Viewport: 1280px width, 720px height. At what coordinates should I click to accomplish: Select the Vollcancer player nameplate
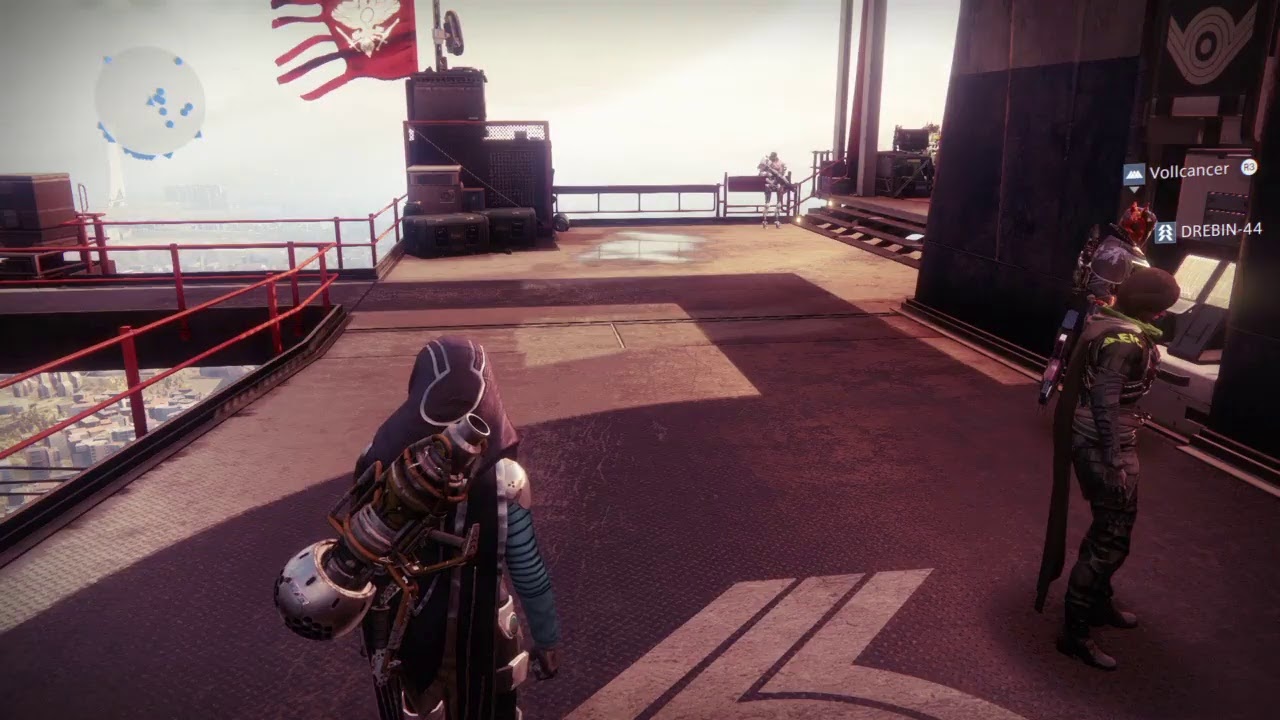tap(1188, 171)
